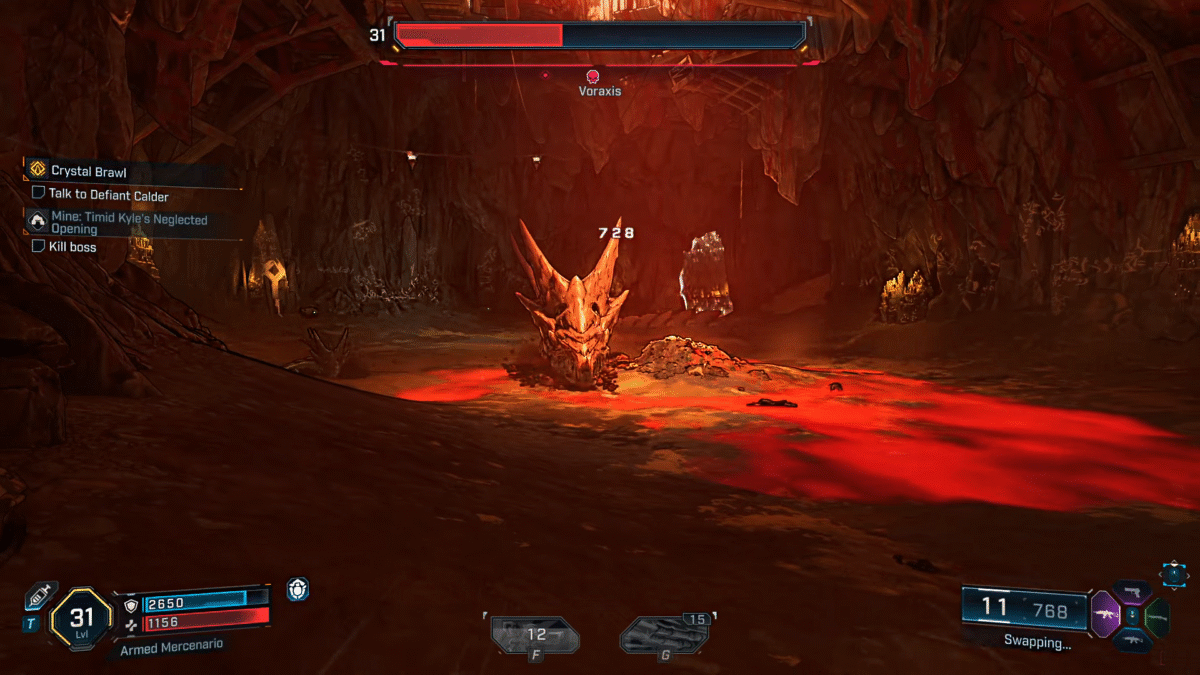The width and height of the screenshot is (1200, 675).
Task: Equip the green-bordered long gun slot
Action: [1158, 615]
